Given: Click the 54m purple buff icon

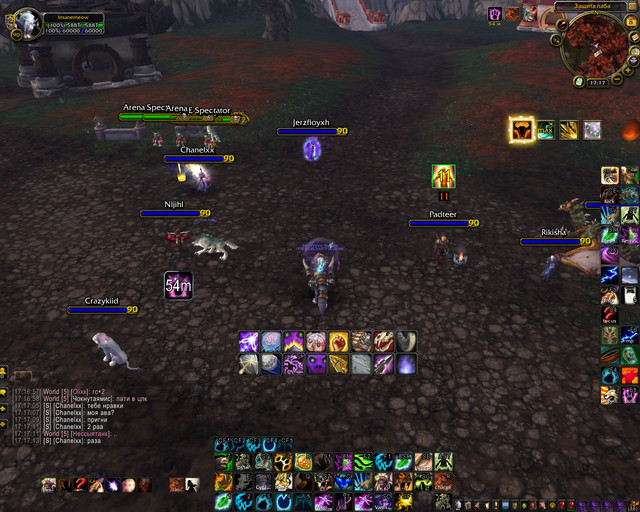Looking at the screenshot, I should 178,284.
